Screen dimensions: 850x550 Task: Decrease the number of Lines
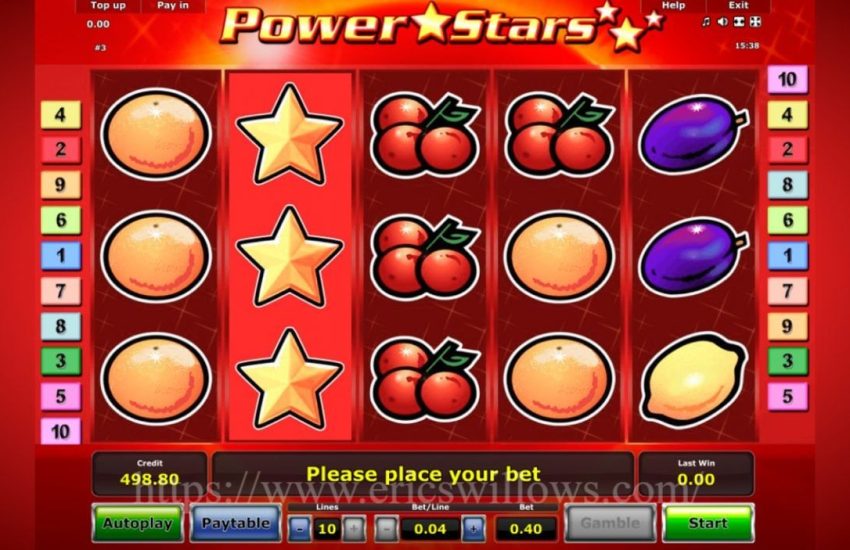point(299,528)
